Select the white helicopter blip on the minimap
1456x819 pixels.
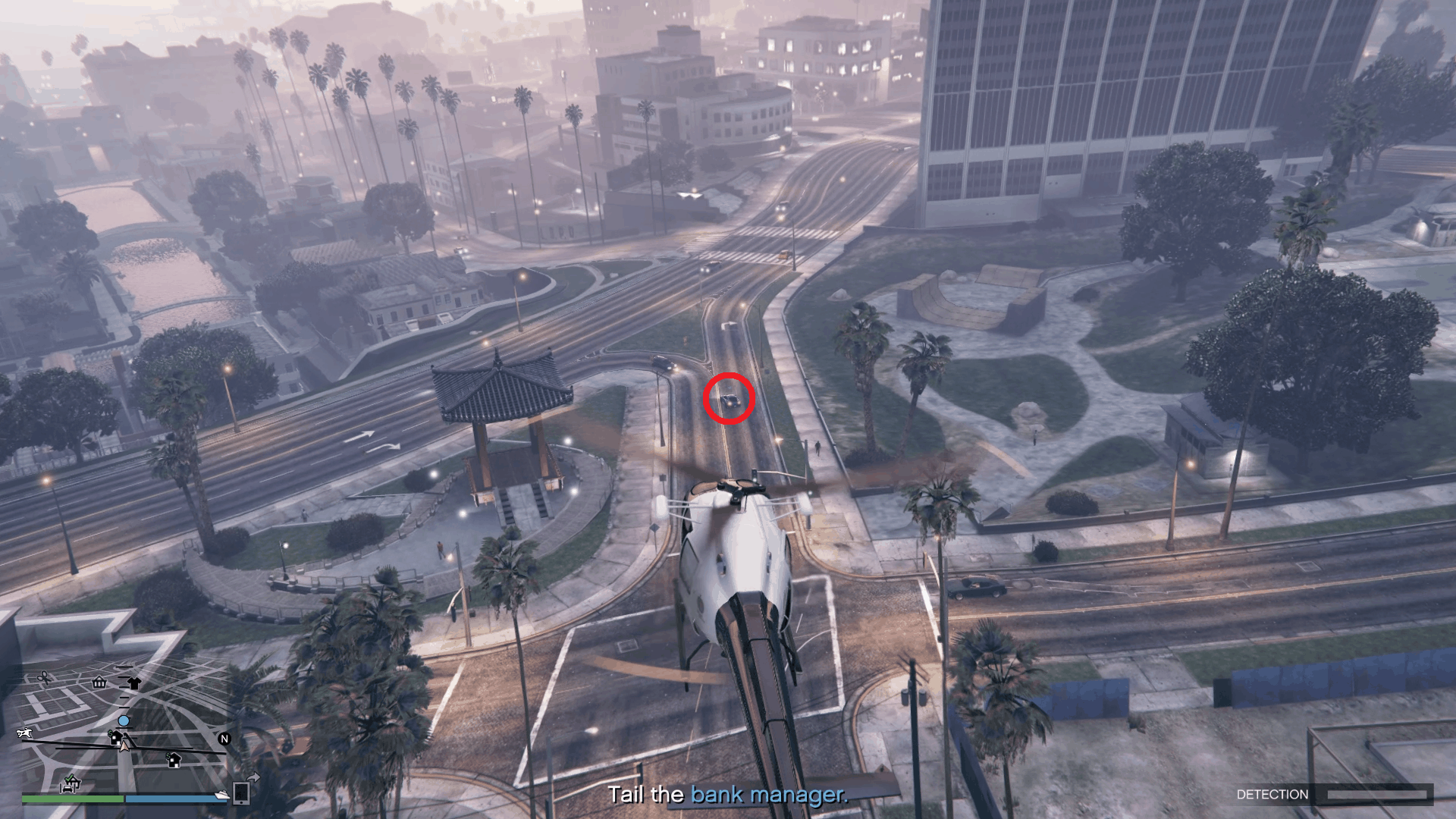(24, 733)
